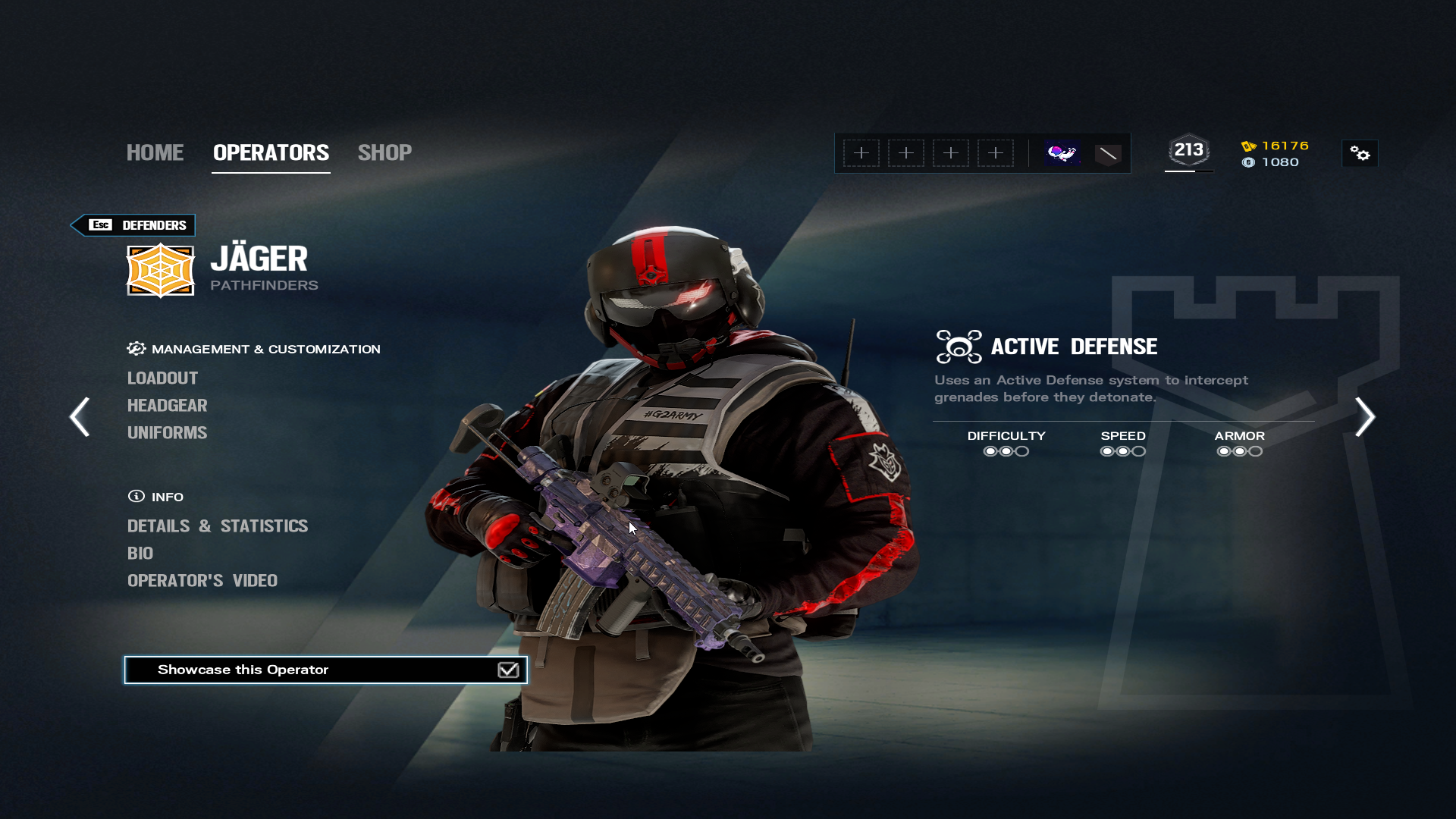Return to the Defenders list
1456x819 pixels.
133,225
